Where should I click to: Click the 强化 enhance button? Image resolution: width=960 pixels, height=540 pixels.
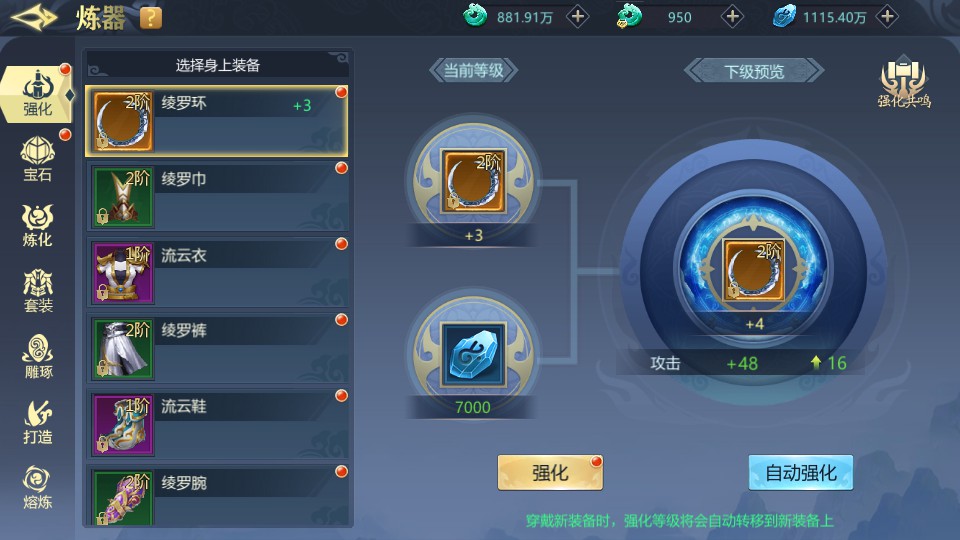pyautogui.click(x=550, y=473)
